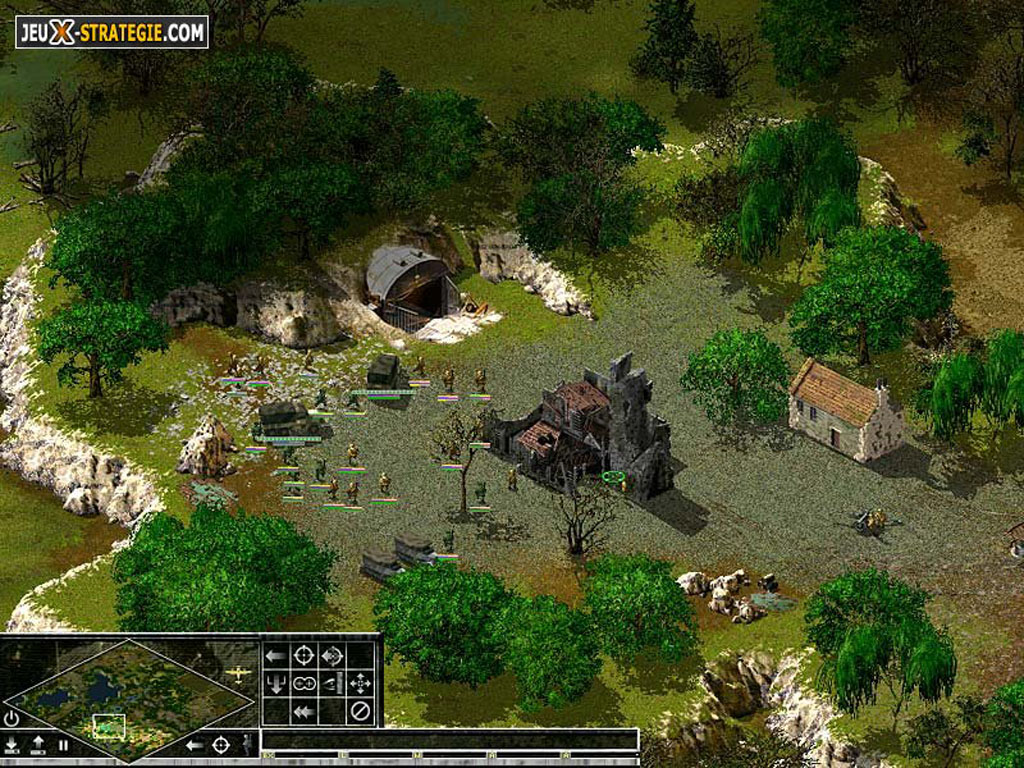
Task: Click the down-arrow disk button
Action: tap(12, 745)
